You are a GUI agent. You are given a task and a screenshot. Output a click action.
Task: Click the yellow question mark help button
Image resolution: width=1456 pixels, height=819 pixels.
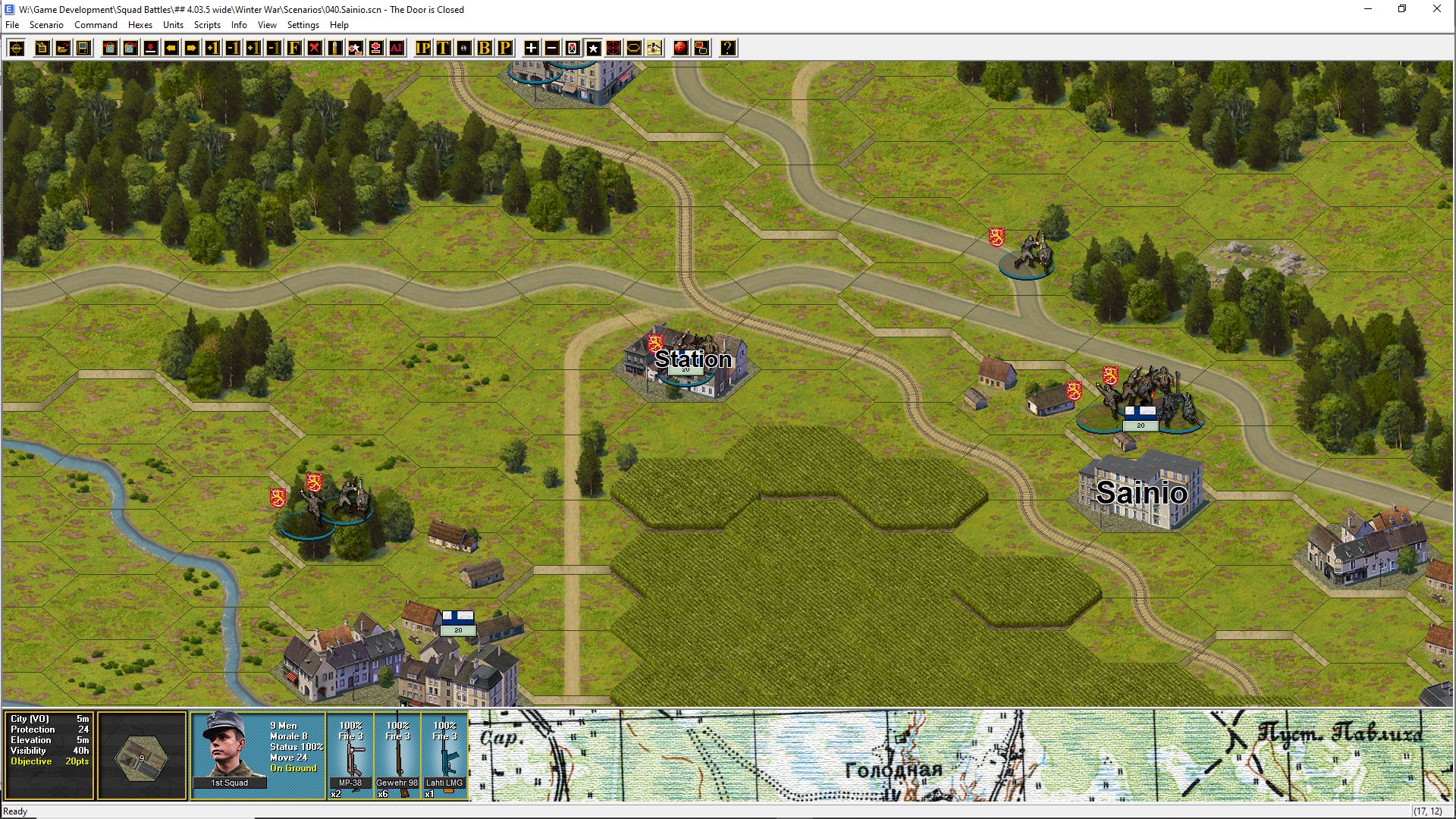coord(727,49)
